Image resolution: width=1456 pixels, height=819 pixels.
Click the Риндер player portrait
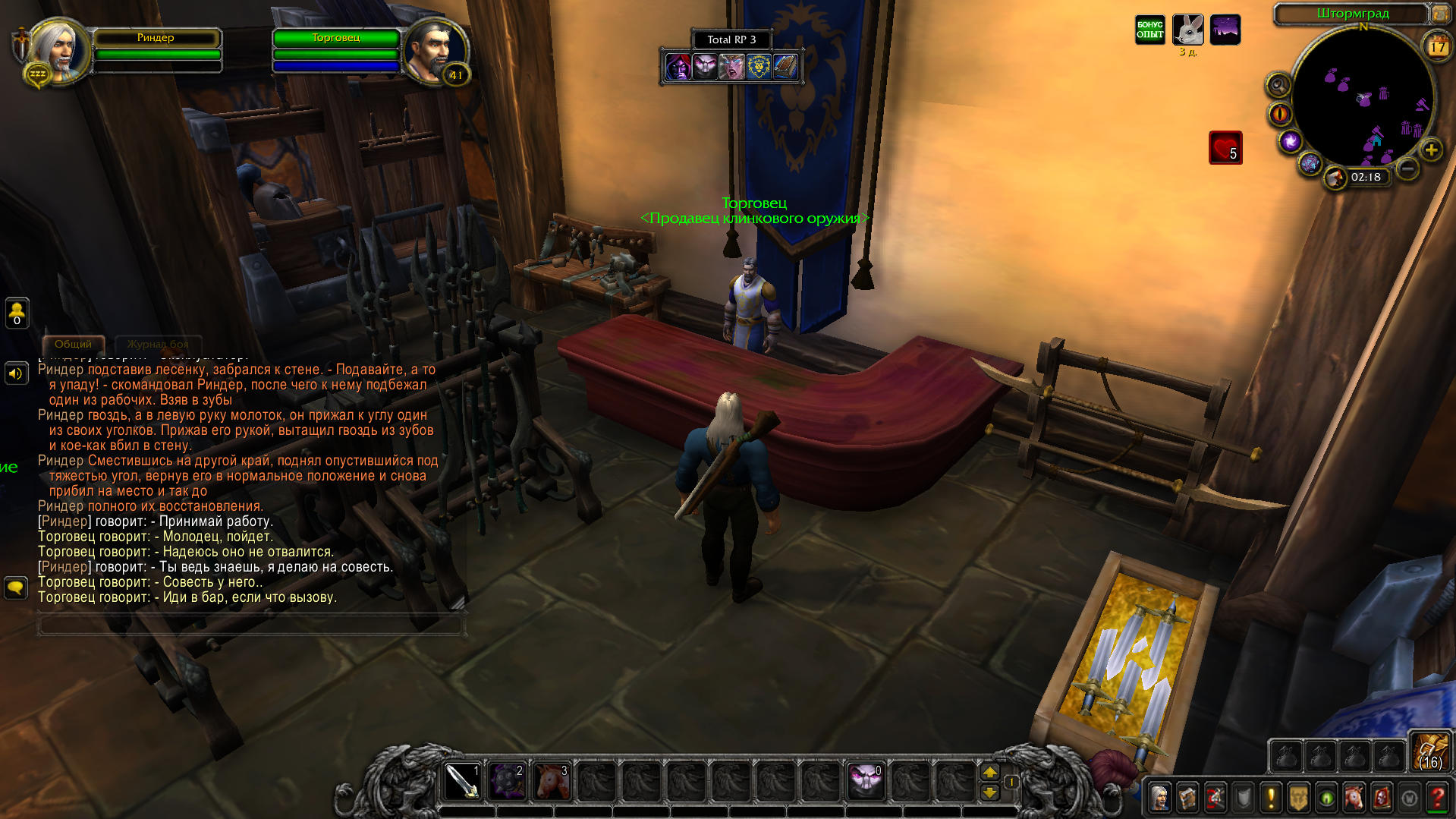coord(57,50)
